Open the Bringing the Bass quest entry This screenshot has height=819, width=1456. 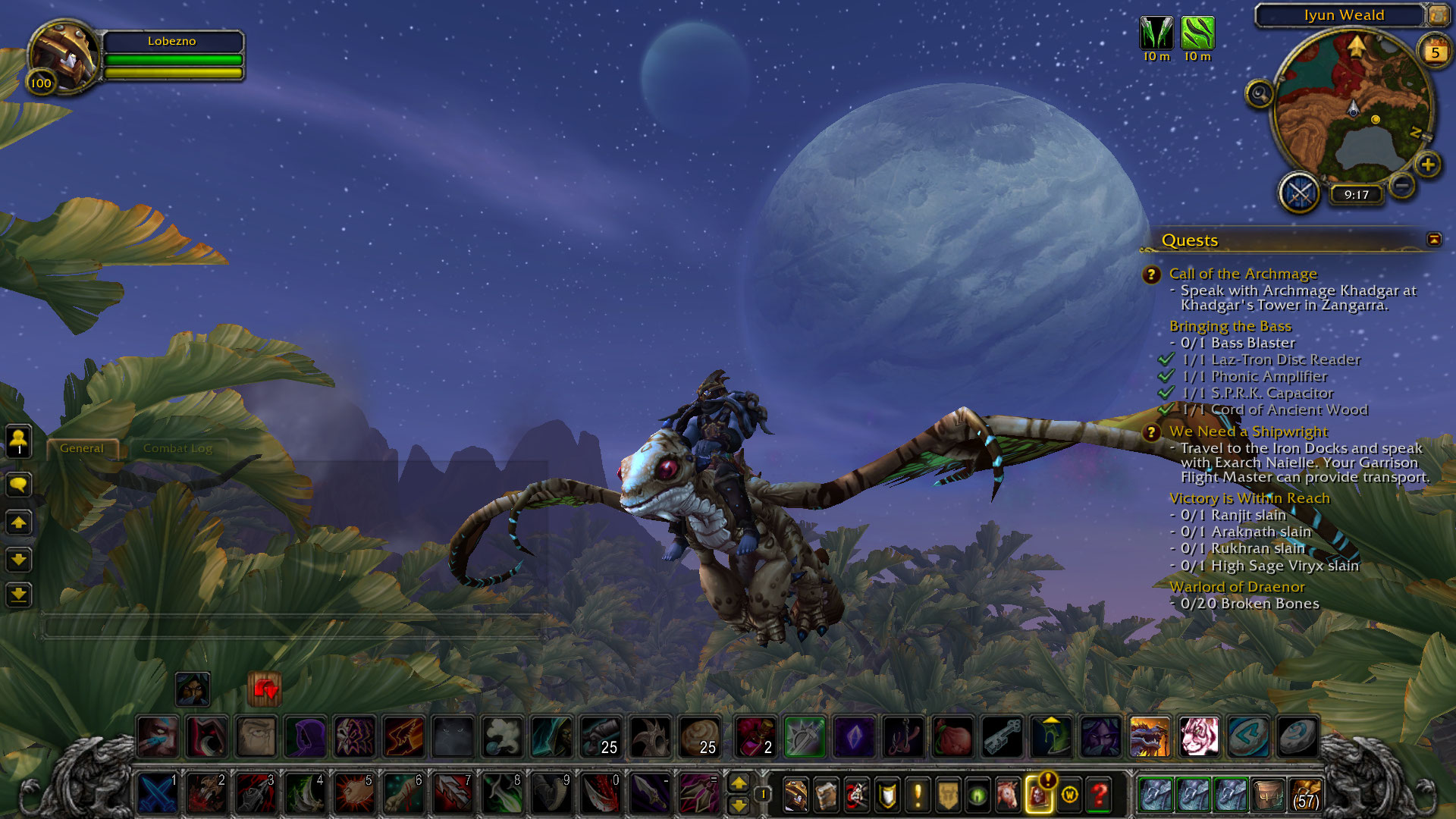pos(1229,326)
